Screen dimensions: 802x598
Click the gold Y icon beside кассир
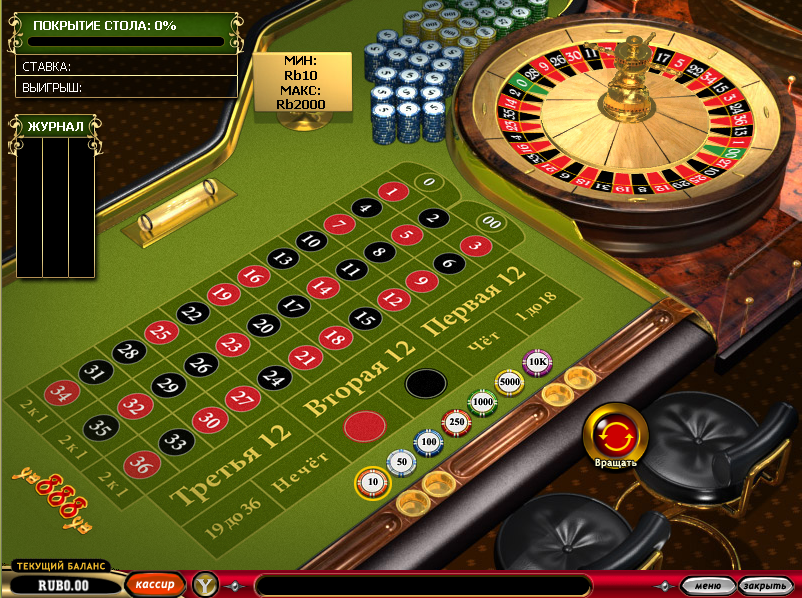205,585
